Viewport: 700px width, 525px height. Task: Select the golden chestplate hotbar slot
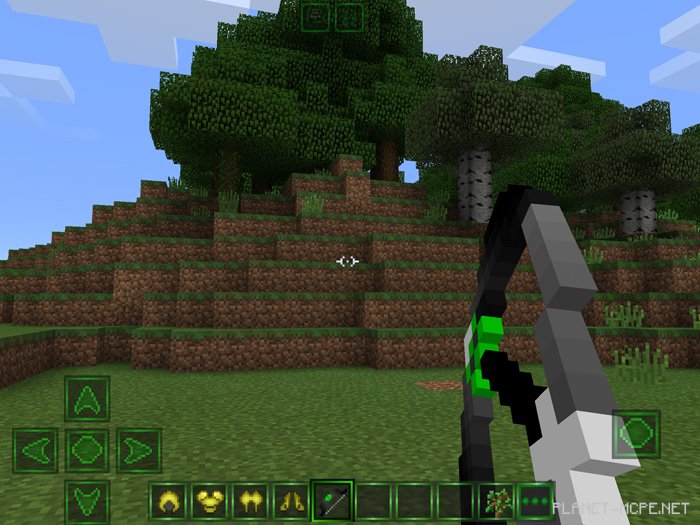(x=210, y=500)
